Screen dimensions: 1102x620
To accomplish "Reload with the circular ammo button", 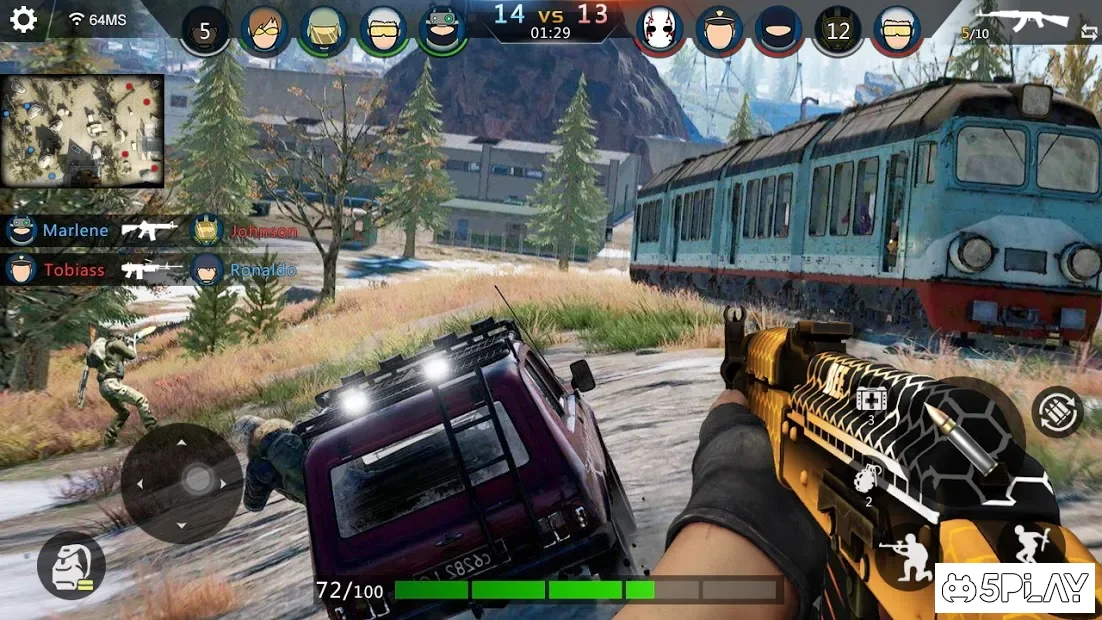I will point(1057,411).
